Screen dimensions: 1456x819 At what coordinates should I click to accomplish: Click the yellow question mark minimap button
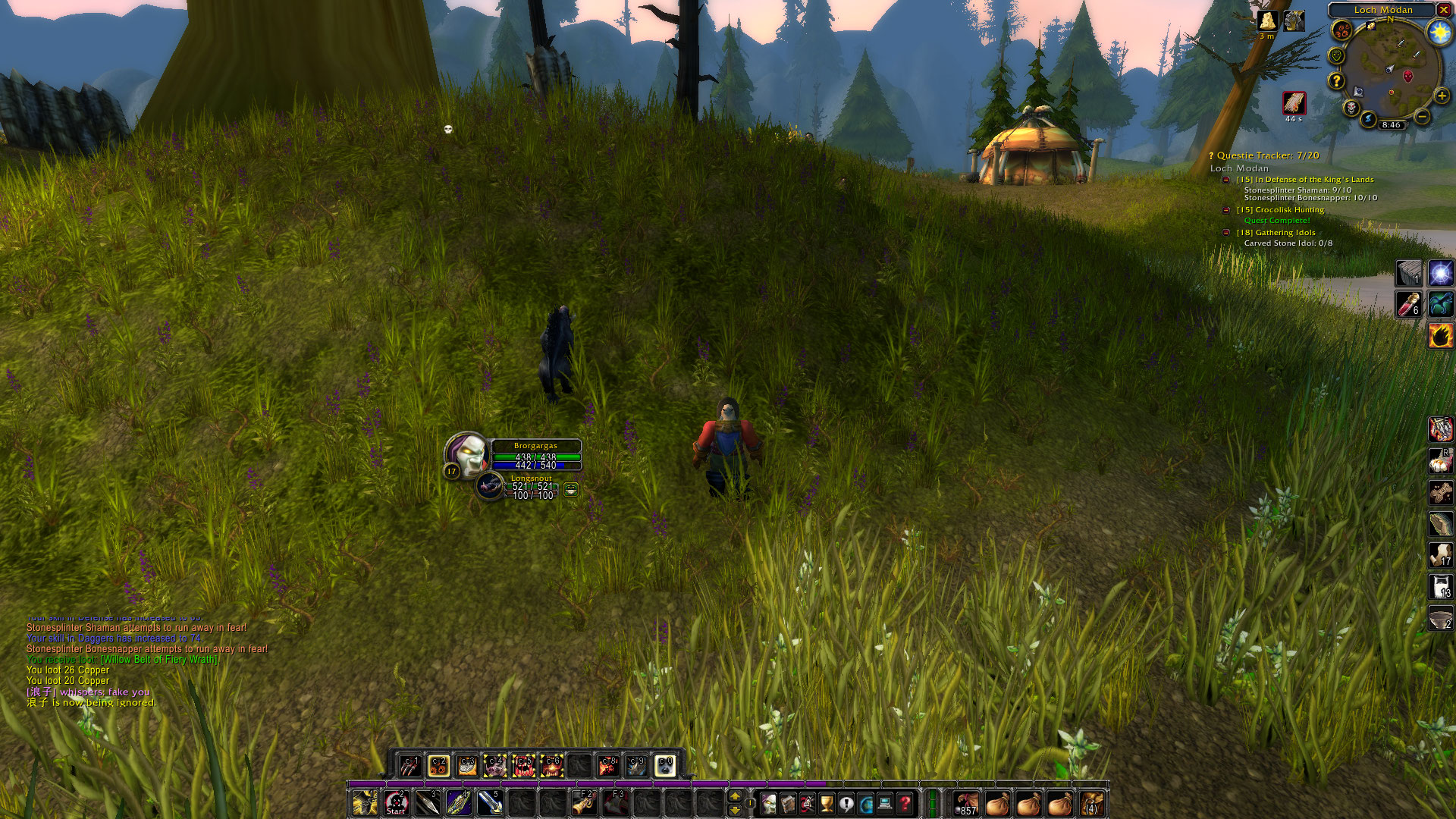(x=1336, y=80)
